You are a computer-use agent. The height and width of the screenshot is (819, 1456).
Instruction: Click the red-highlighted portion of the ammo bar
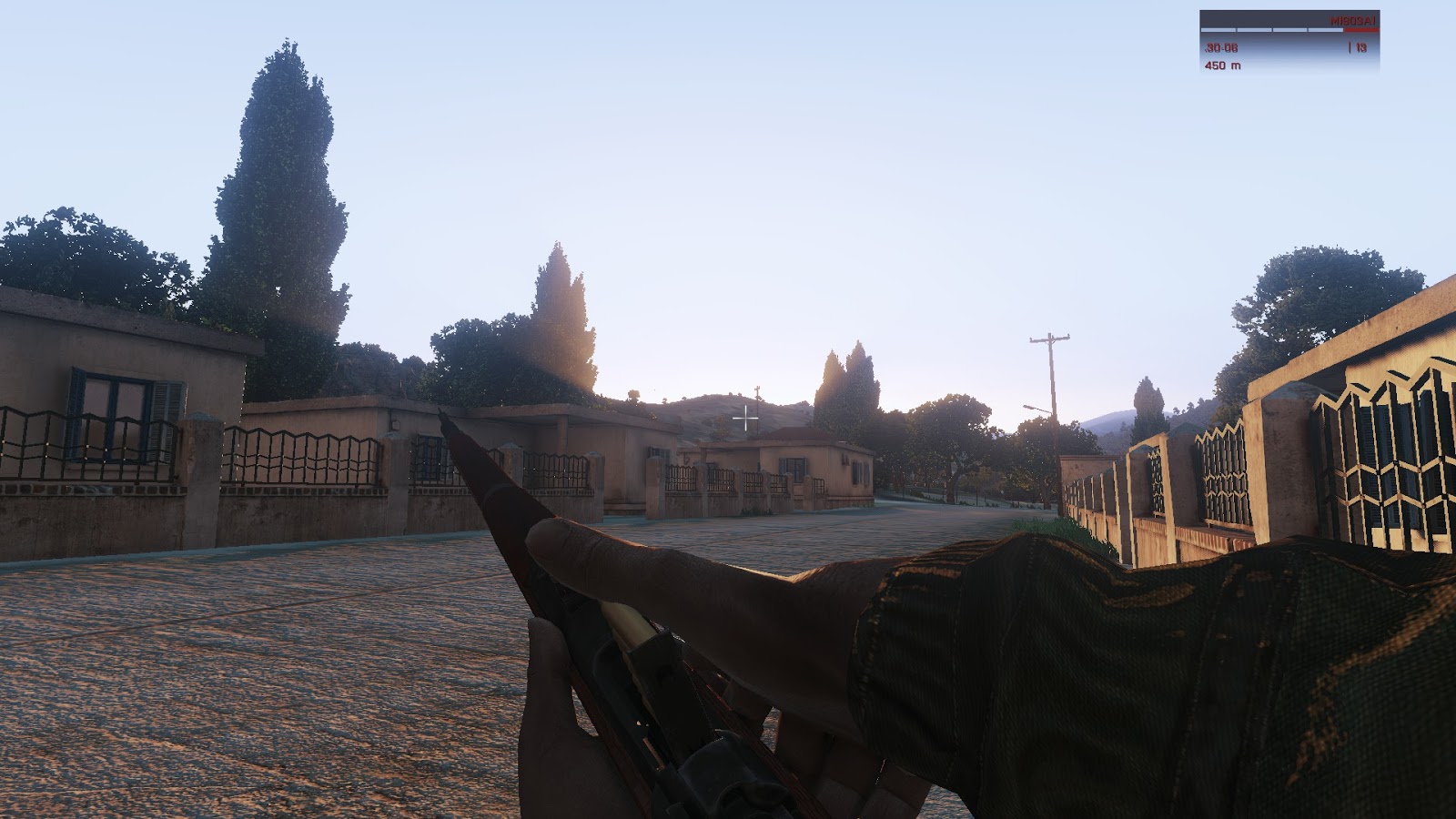(x=1362, y=30)
